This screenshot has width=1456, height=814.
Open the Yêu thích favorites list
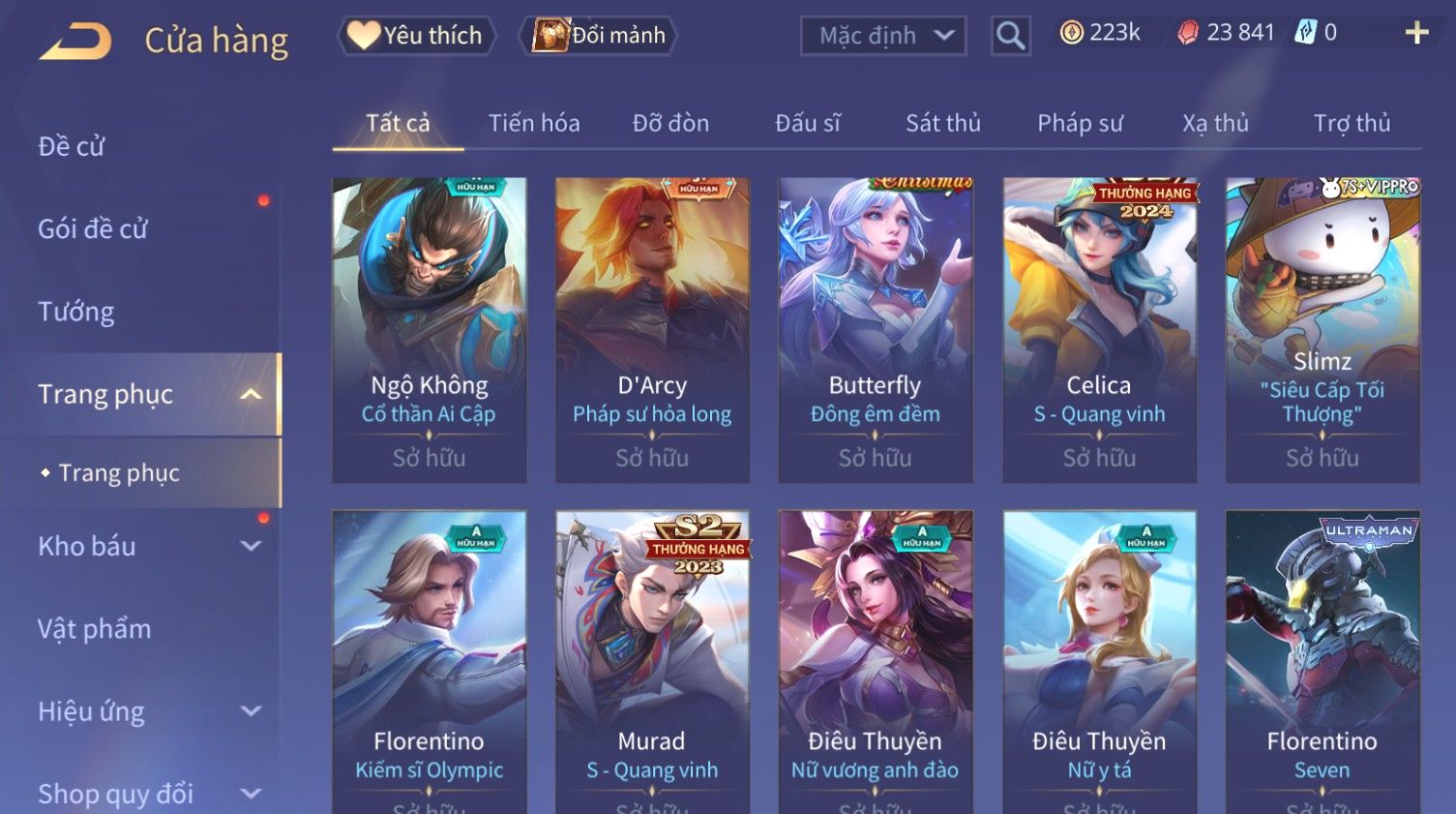pyautogui.click(x=416, y=36)
